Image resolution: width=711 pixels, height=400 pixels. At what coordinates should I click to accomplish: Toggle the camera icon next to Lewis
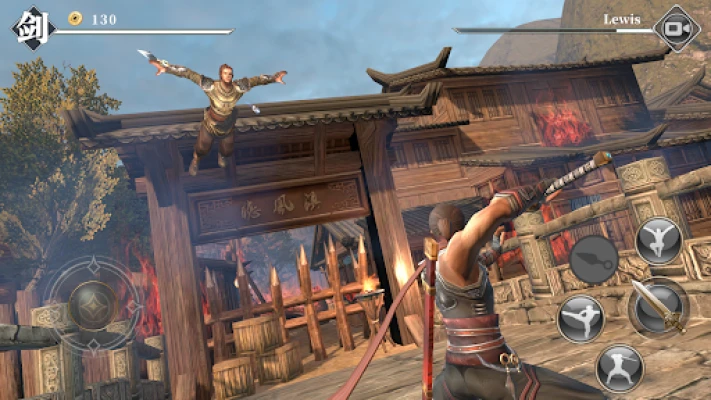(x=675, y=29)
